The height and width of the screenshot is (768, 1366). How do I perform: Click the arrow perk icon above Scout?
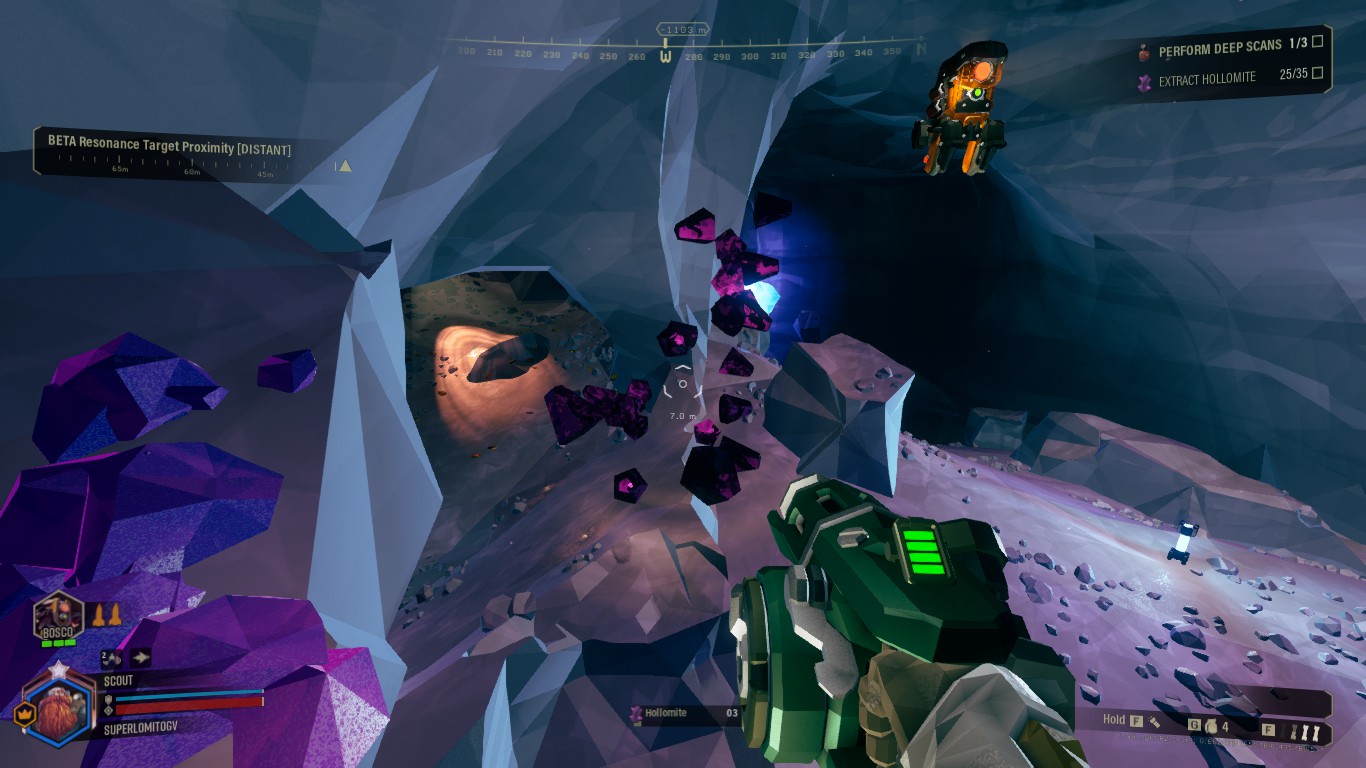pos(140,657)
